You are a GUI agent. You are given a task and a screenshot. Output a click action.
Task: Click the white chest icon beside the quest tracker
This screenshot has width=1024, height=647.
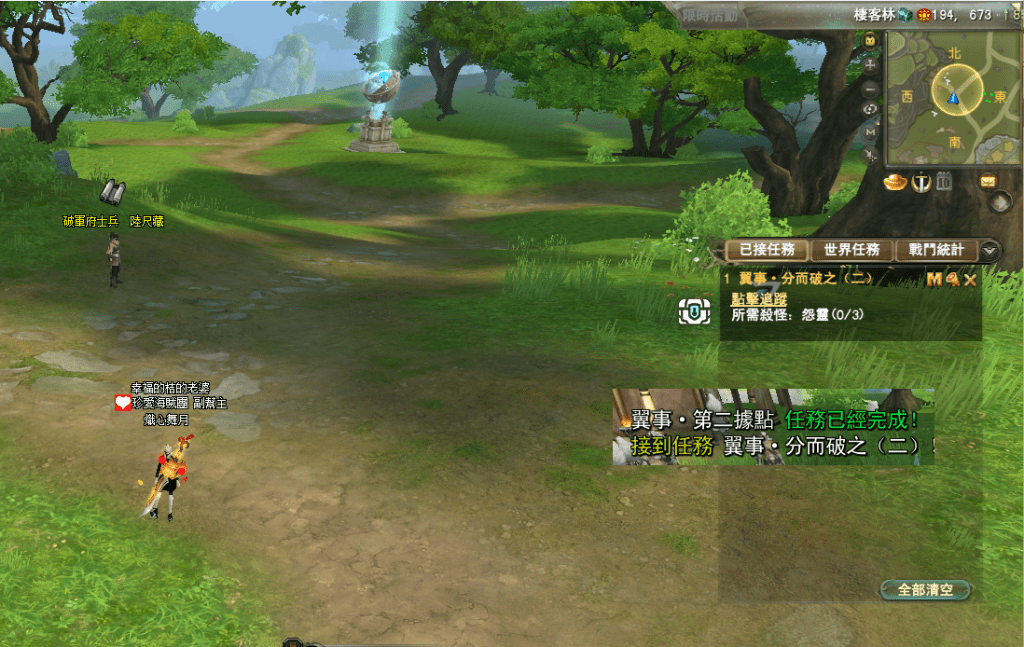[694, 312]
